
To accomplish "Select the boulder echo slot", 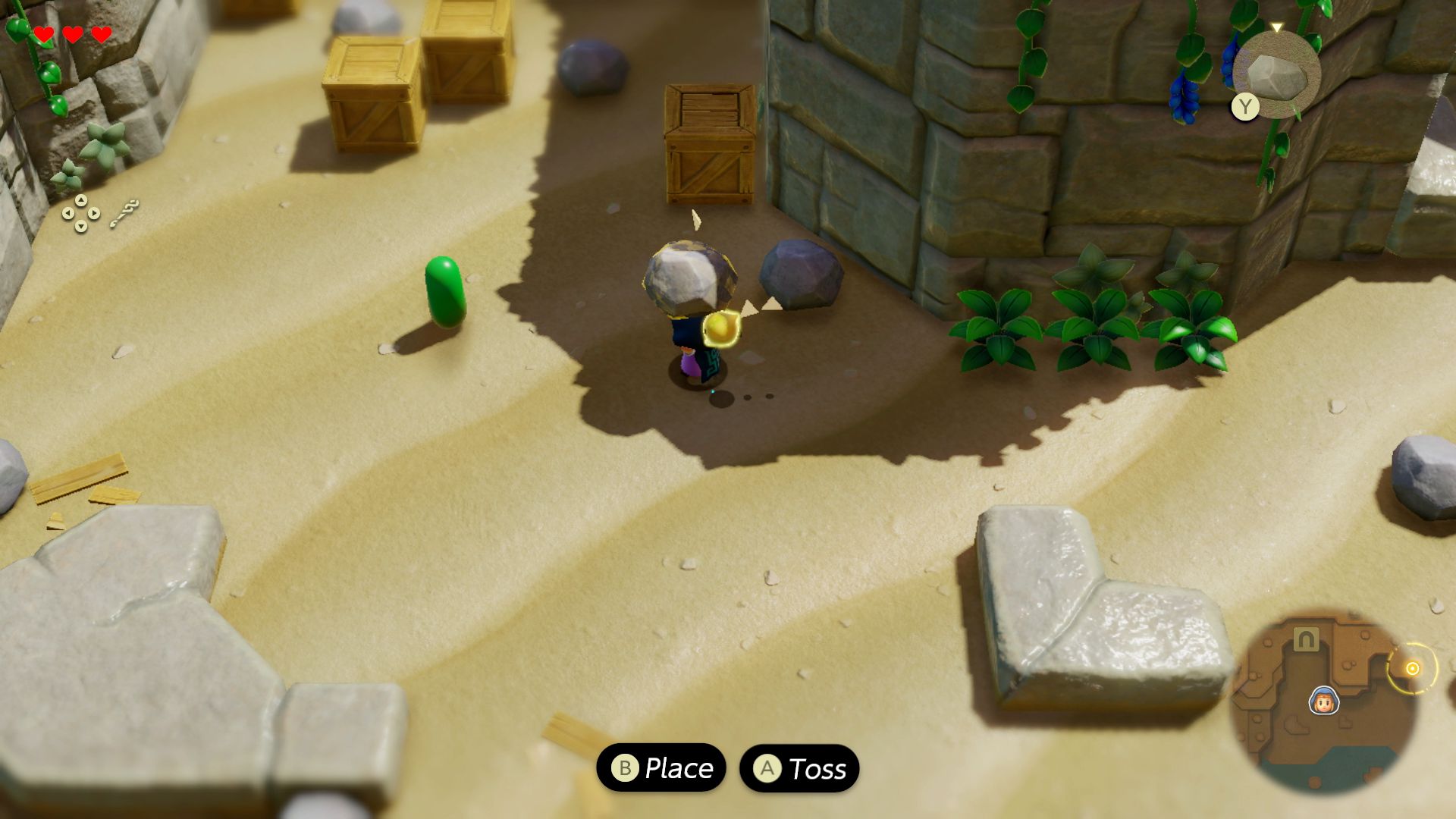I will coord(1277,75).
